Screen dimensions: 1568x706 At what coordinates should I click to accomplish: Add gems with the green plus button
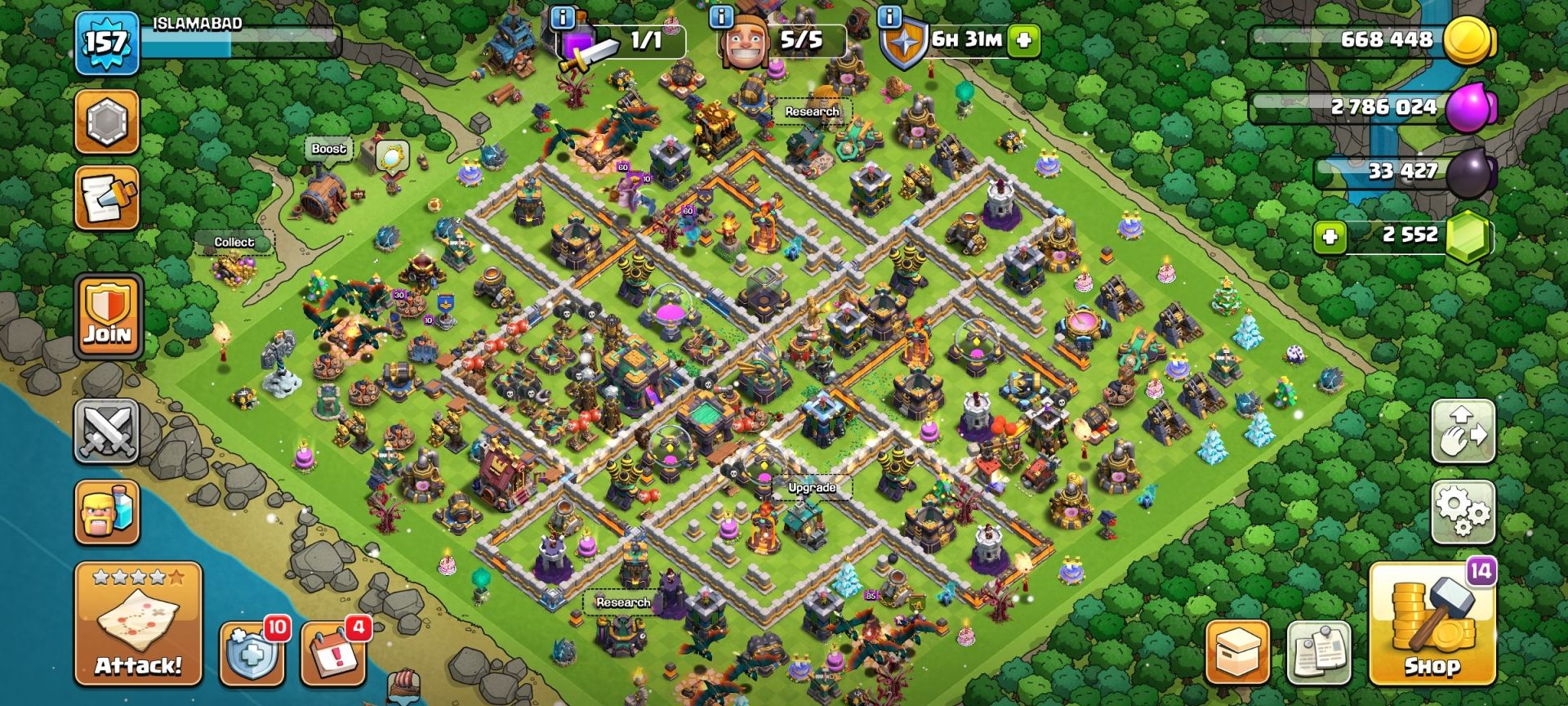(x=1330, y=237)
